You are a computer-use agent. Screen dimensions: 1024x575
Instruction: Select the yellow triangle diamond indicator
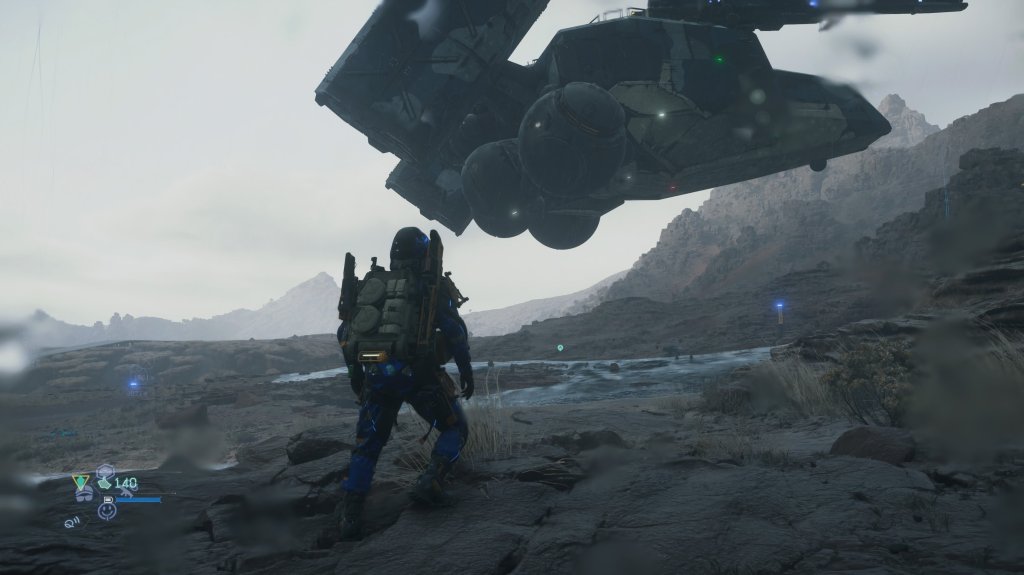[x=81, y=482]
